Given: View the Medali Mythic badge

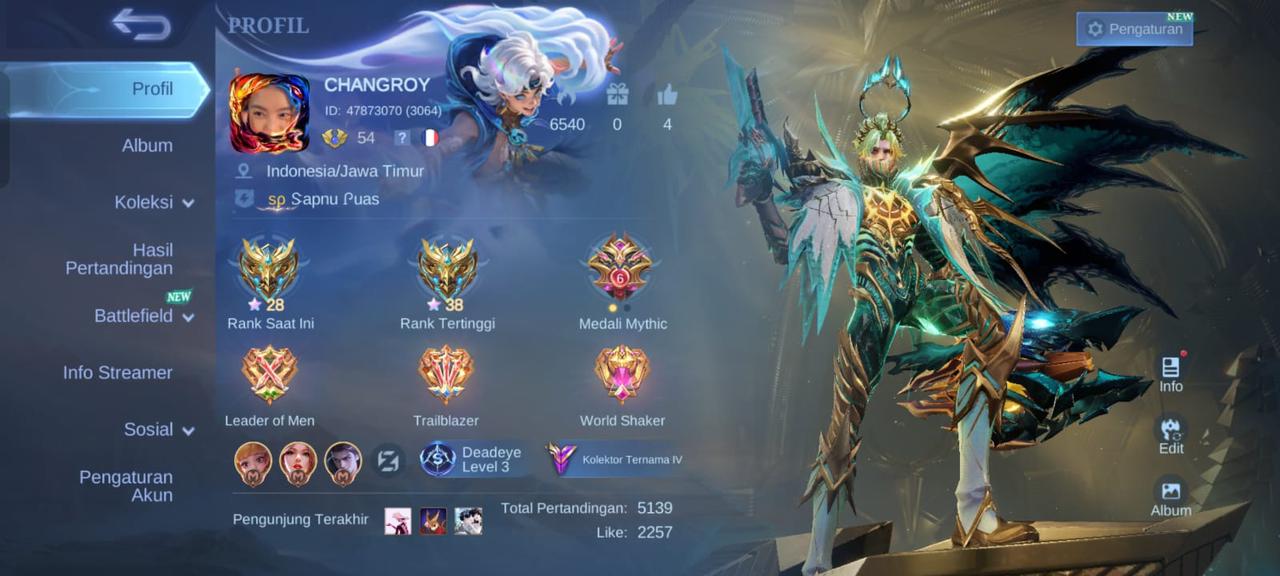Looking at the screenshot, I should (621, 270).
